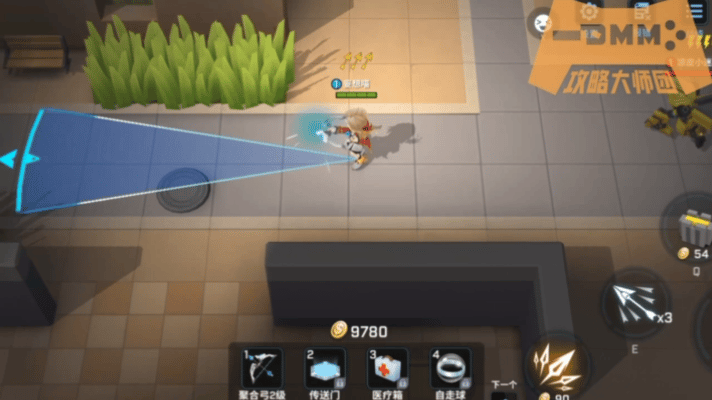Choose the 传送门 portal item
This screenshot has width=712, height=400.
click(325, 368)
